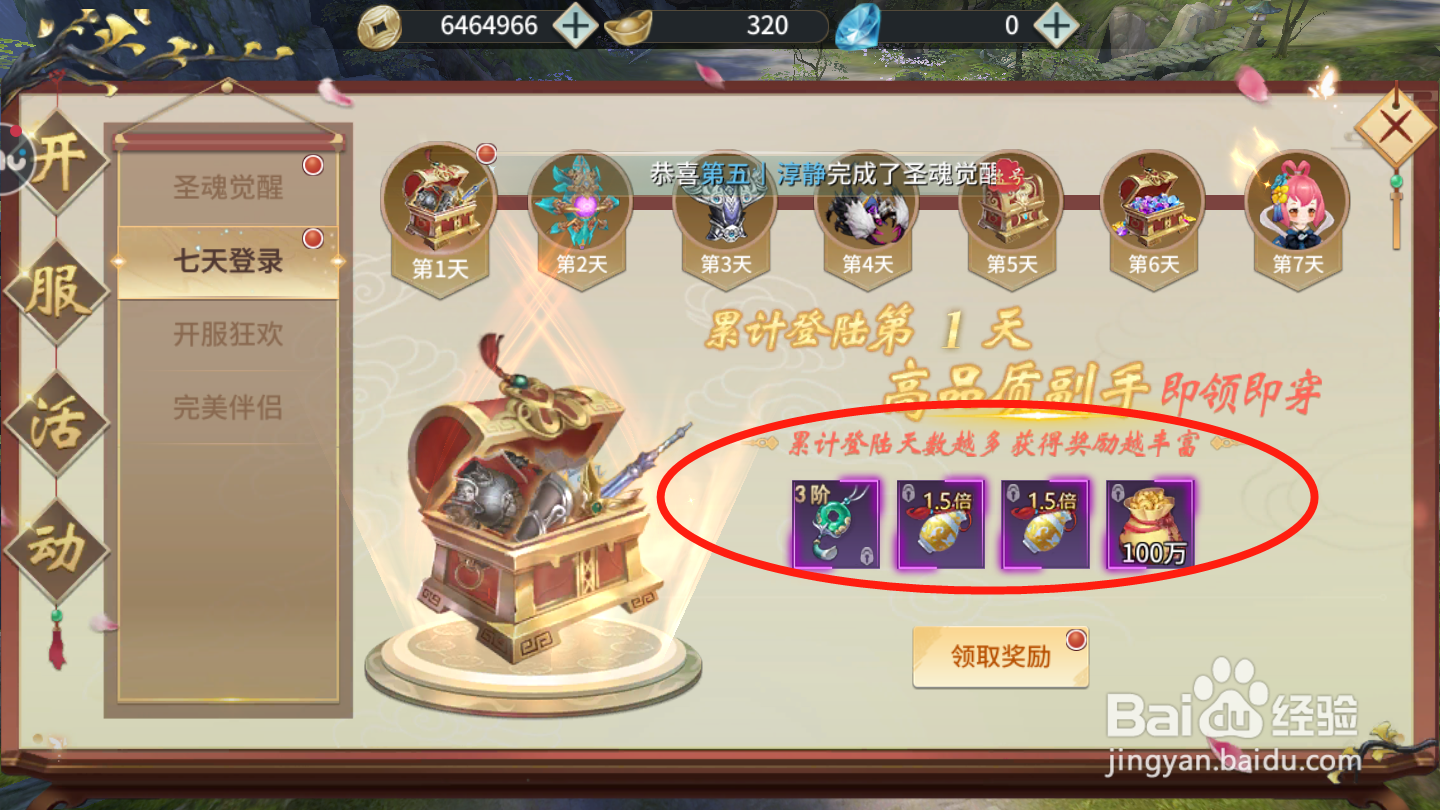Switch to the 完美伴侣 tab
Image resolution: width=1440 pixels, height=810 pixels.
pyautogui.click(x=228, y=408)
